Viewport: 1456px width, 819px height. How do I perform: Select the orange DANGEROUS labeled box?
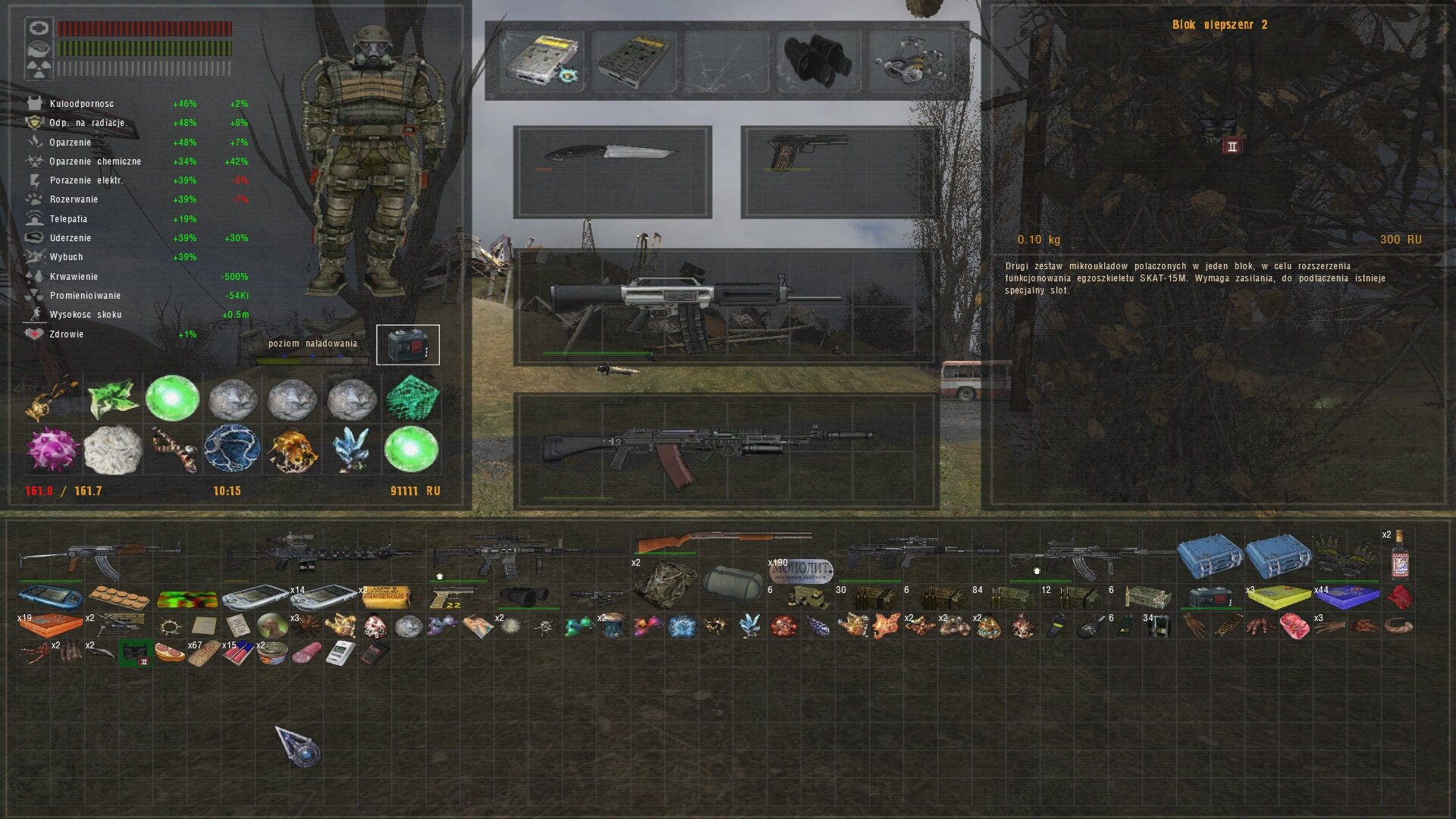click(x=386, y=598)
